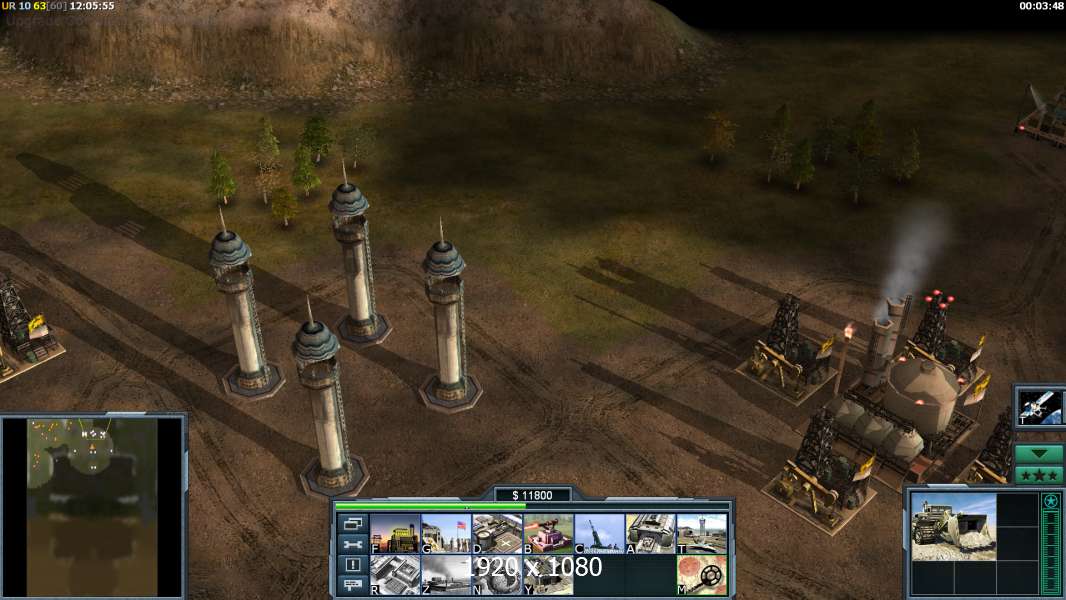Build the structure with hotkey F
This screenshot has height=600, width=1066.
click(395, 534)
